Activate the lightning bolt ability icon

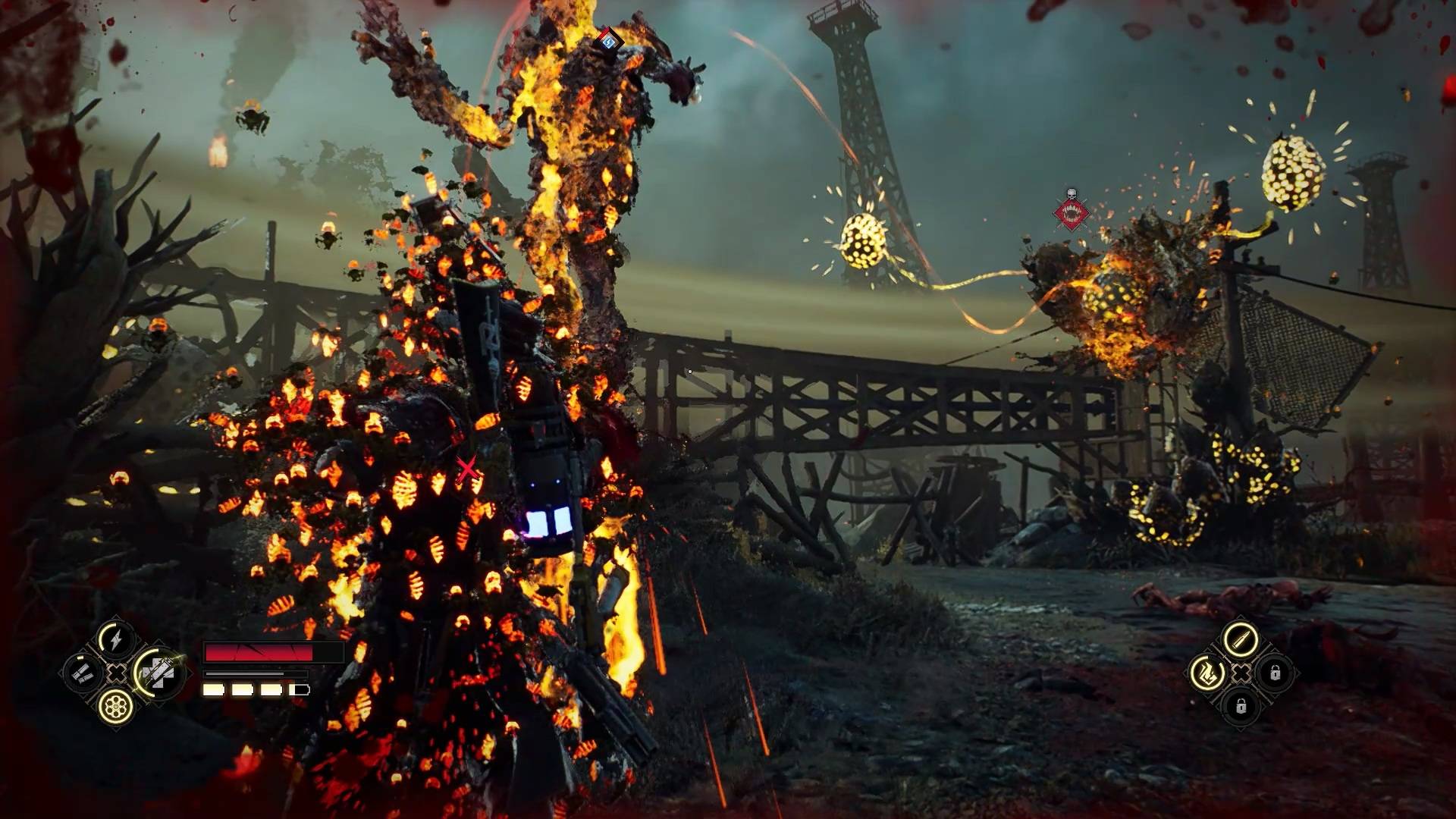click(x=115, y=639)
